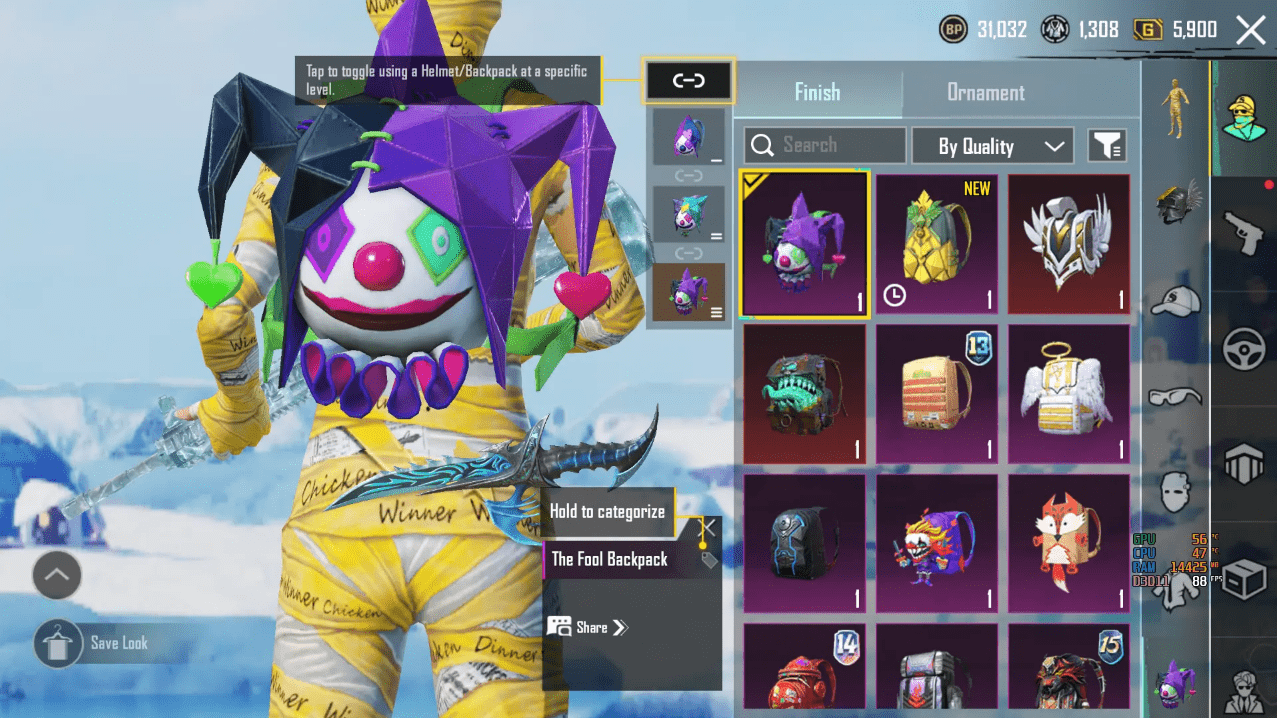Select the fox-shaped backpack
Screen dimensions: 1277x718
click(x=1068, y=543)
